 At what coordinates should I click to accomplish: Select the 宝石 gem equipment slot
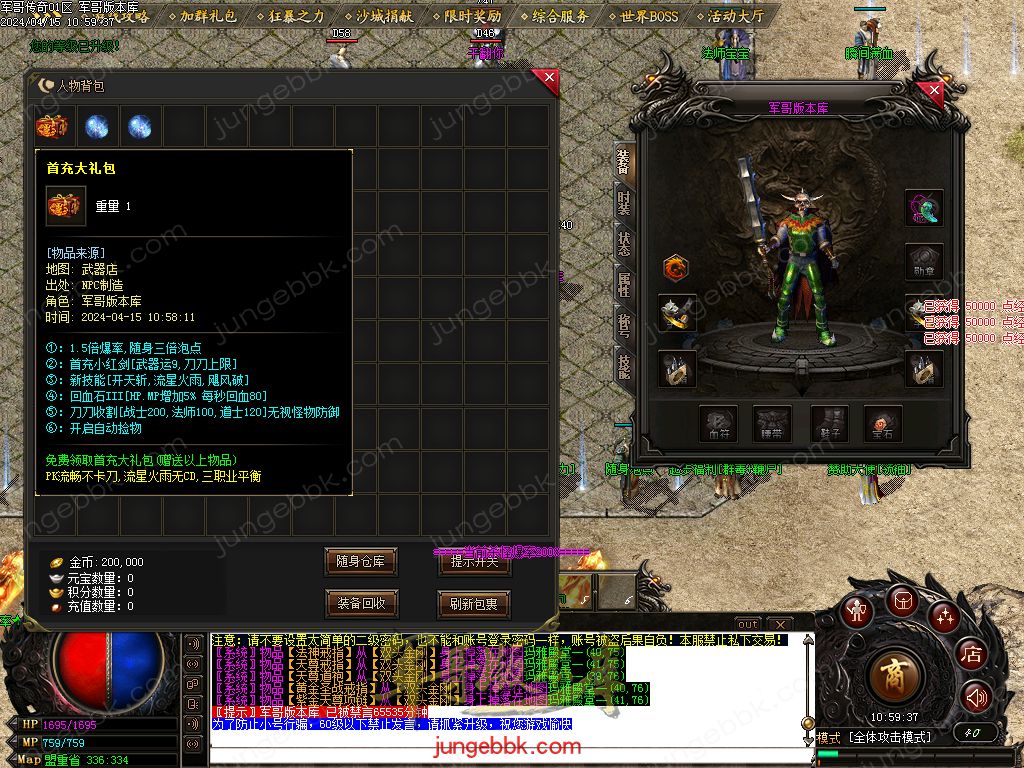(x=883, y=424)
